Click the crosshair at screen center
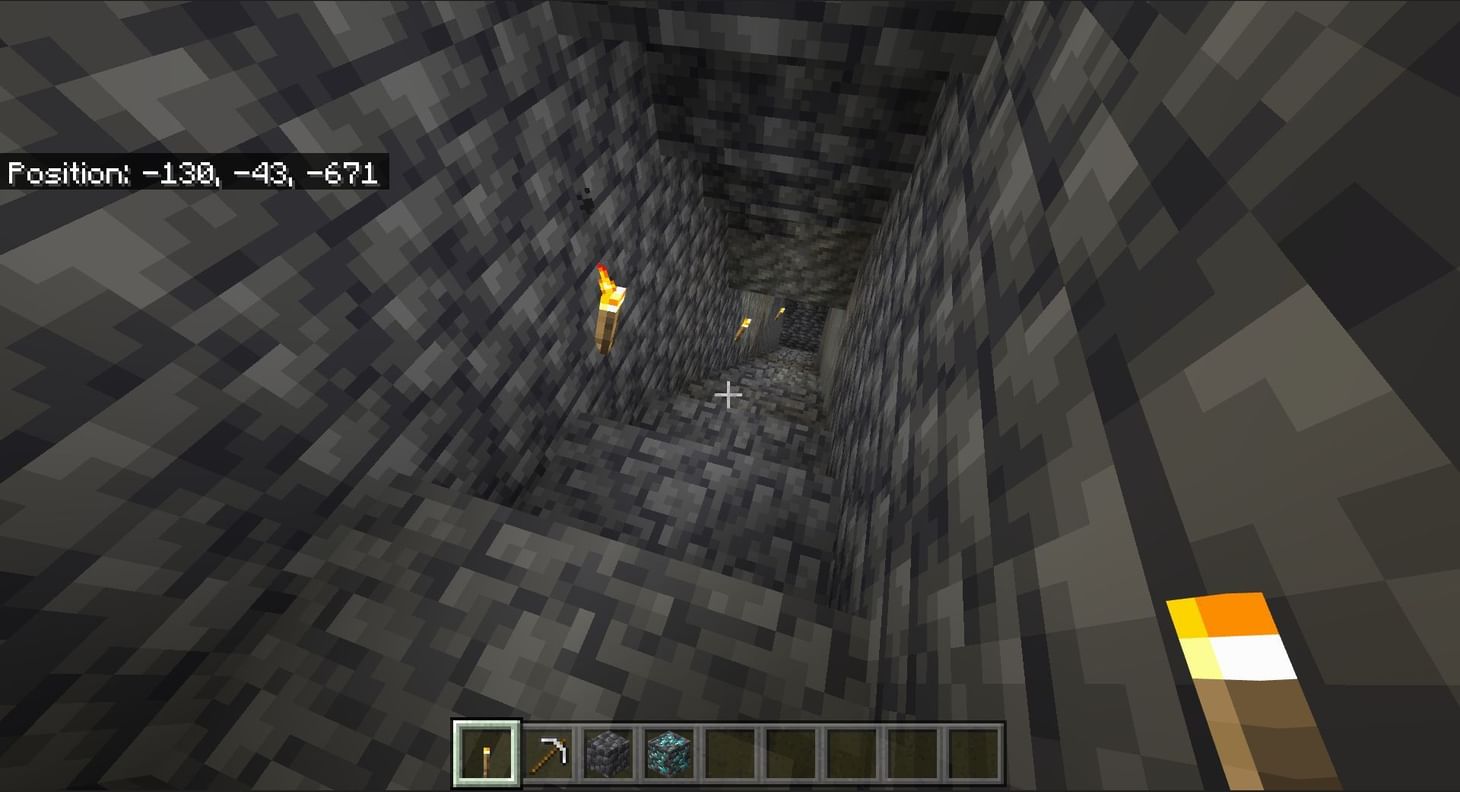Viewport: 1460px width, 792px height. [x=729, y=396]
